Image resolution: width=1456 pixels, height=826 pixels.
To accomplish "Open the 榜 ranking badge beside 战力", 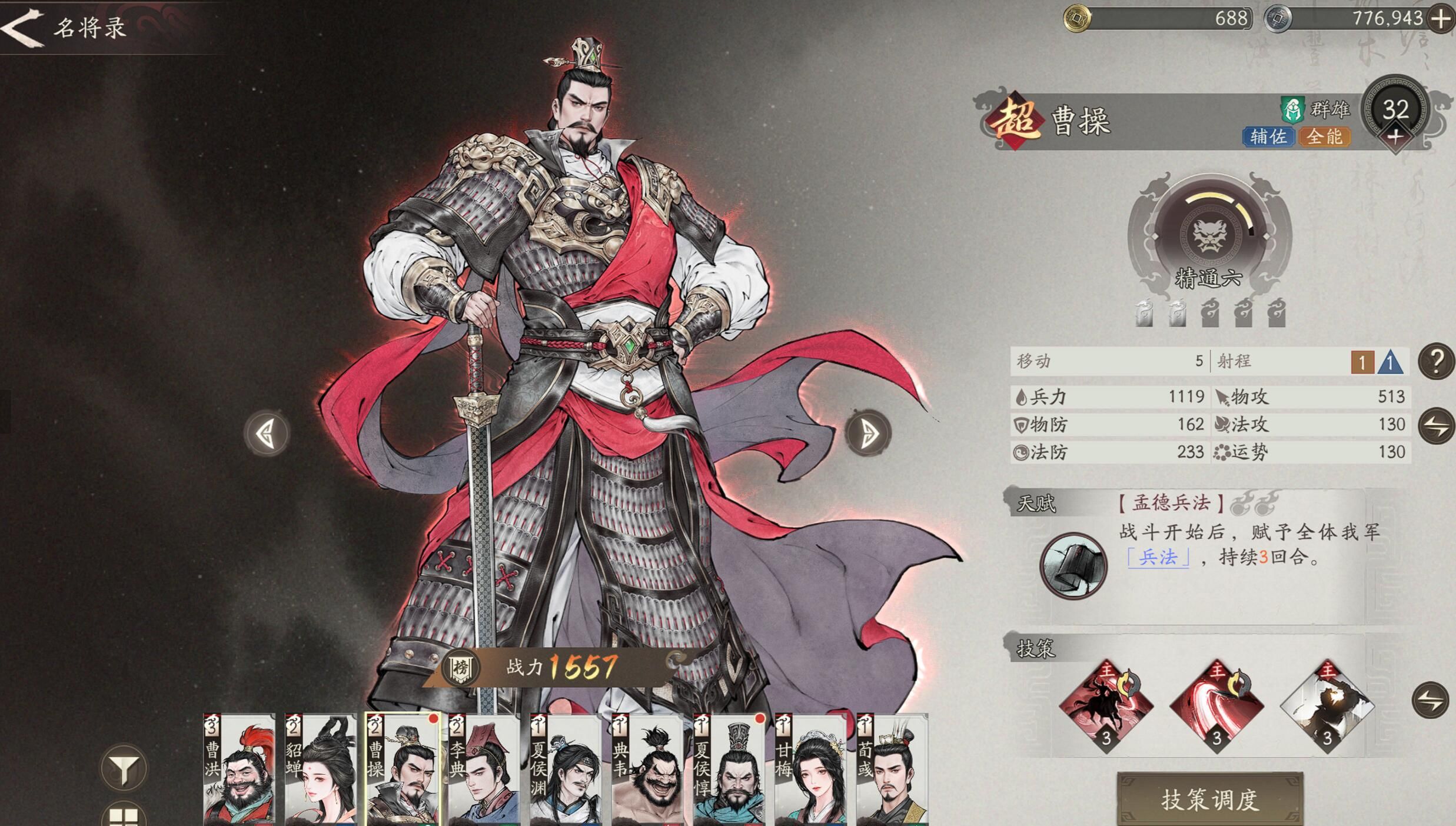I will click(460, 668).
